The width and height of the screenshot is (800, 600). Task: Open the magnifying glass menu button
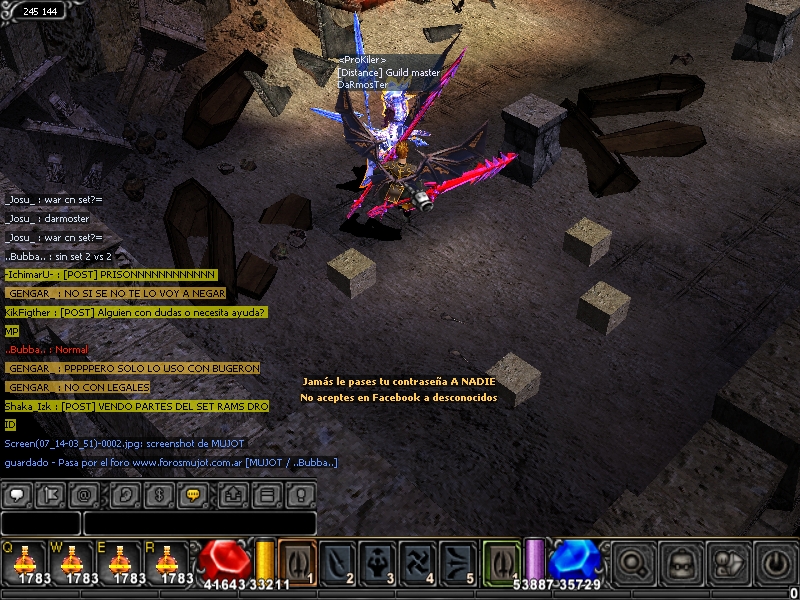632,562
